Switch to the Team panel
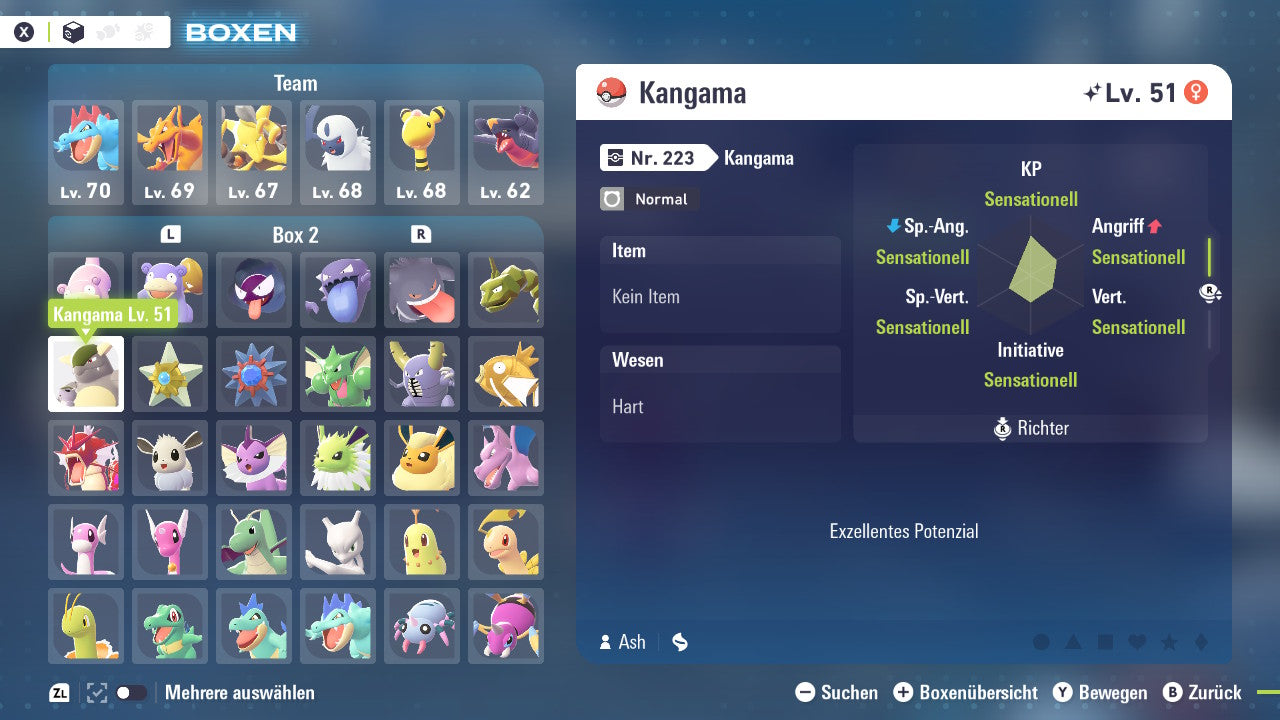This screenshot has width=1280, height=720. pyautogui.click(x=295, y=83)
